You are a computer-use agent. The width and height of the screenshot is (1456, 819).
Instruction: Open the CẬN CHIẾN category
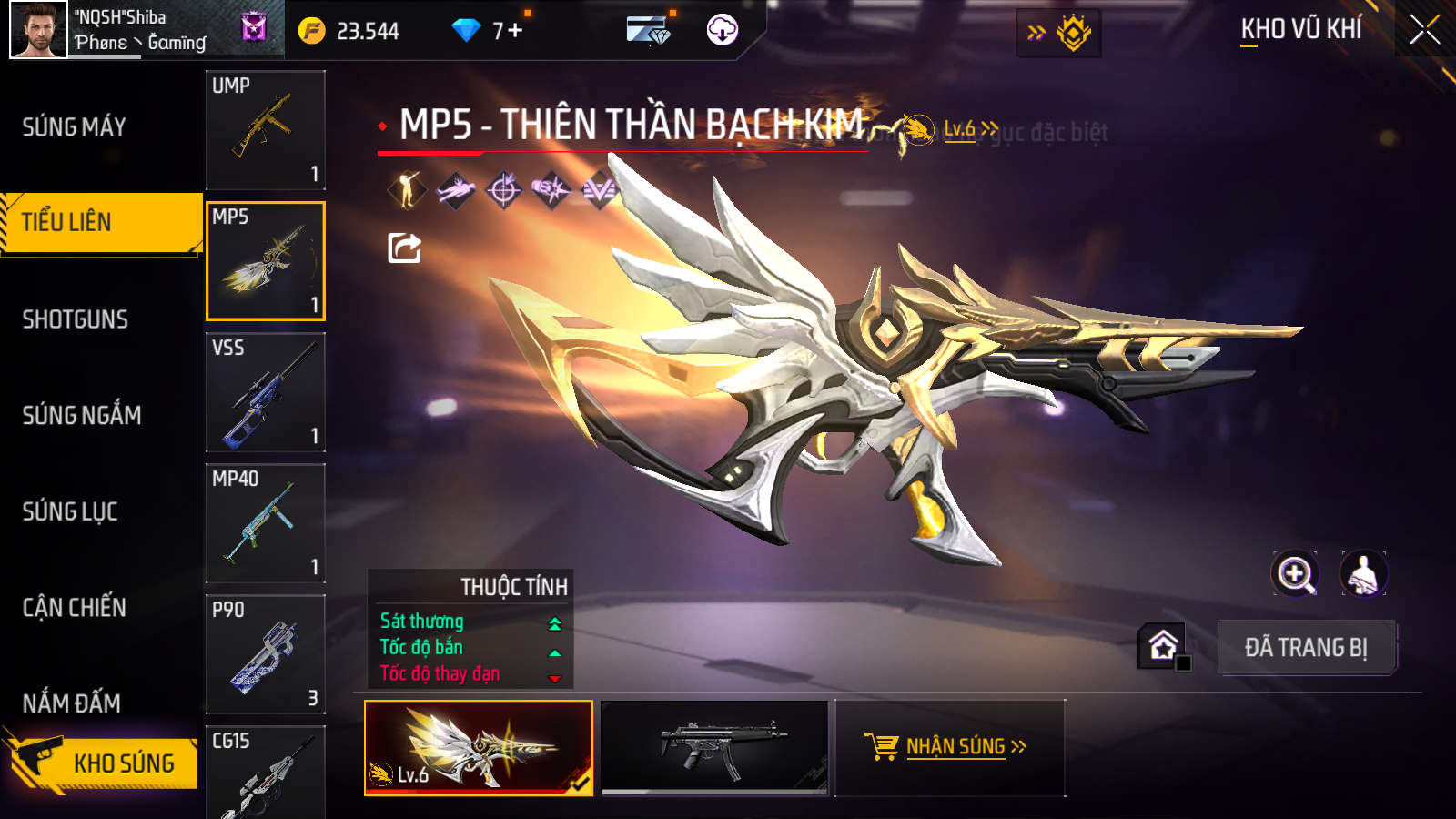pos(75,608)
